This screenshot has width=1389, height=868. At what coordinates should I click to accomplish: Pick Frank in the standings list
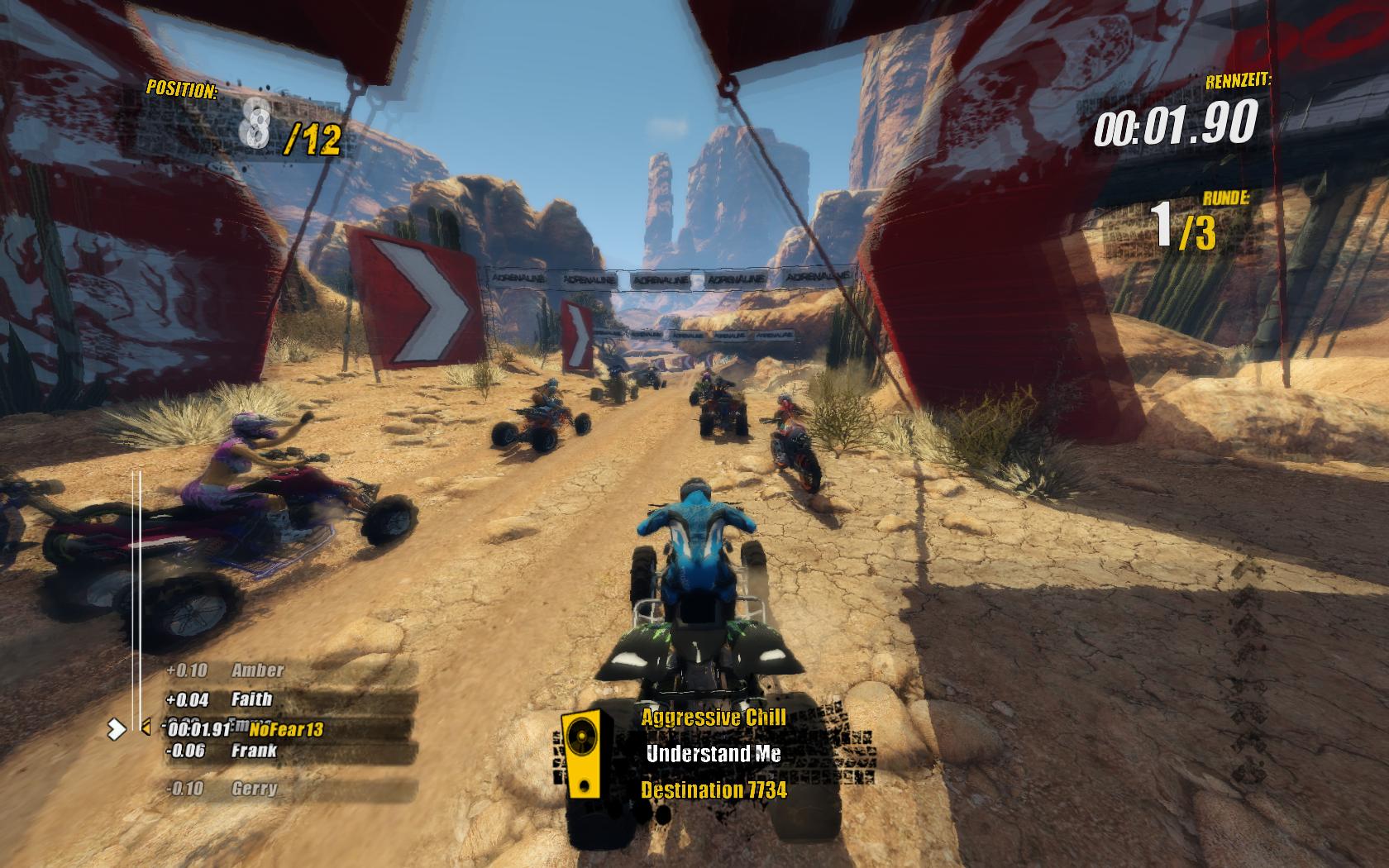click(x=254, y=751)
